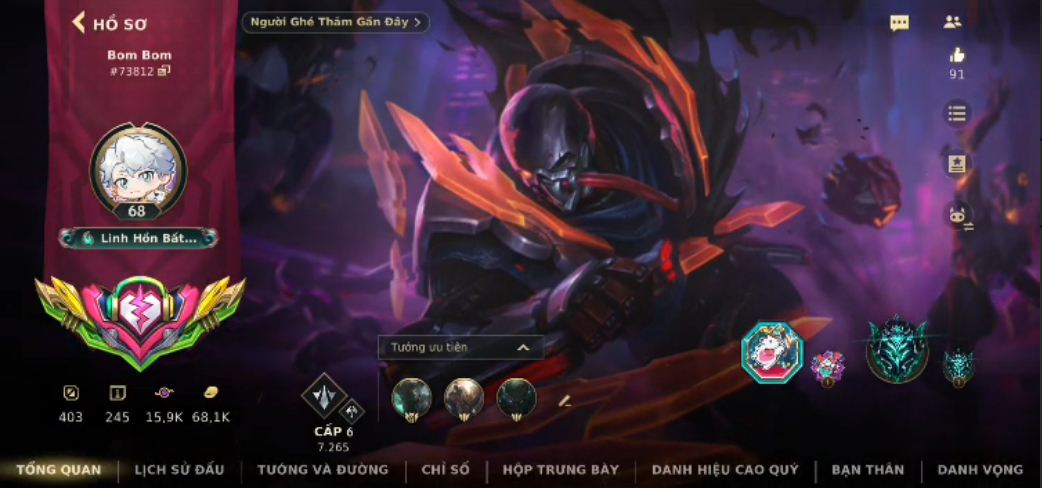Screen dimensions: 1042x488
Task: Edit priority champions with the pencil icon
Action: pyautogui.click(x=564, y=400)
